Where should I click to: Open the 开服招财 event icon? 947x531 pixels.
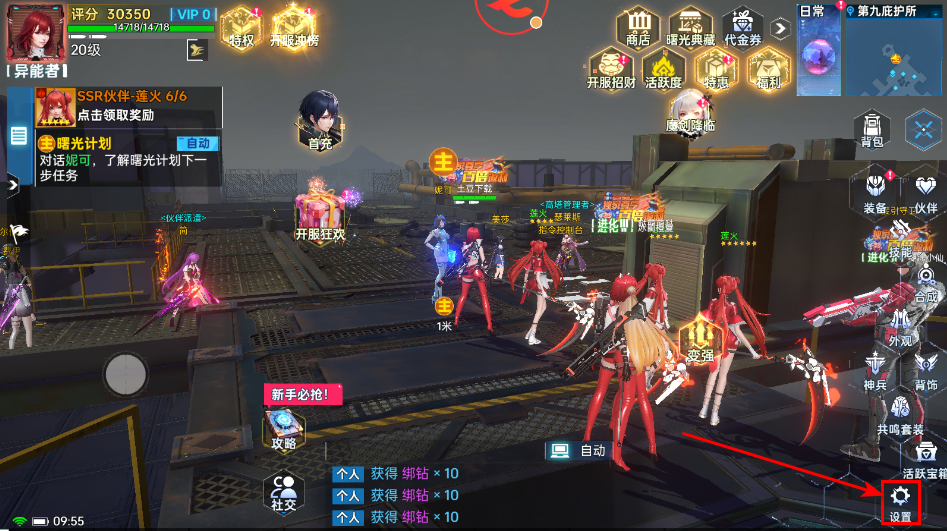pyautogui.click(x=610, y=68)
